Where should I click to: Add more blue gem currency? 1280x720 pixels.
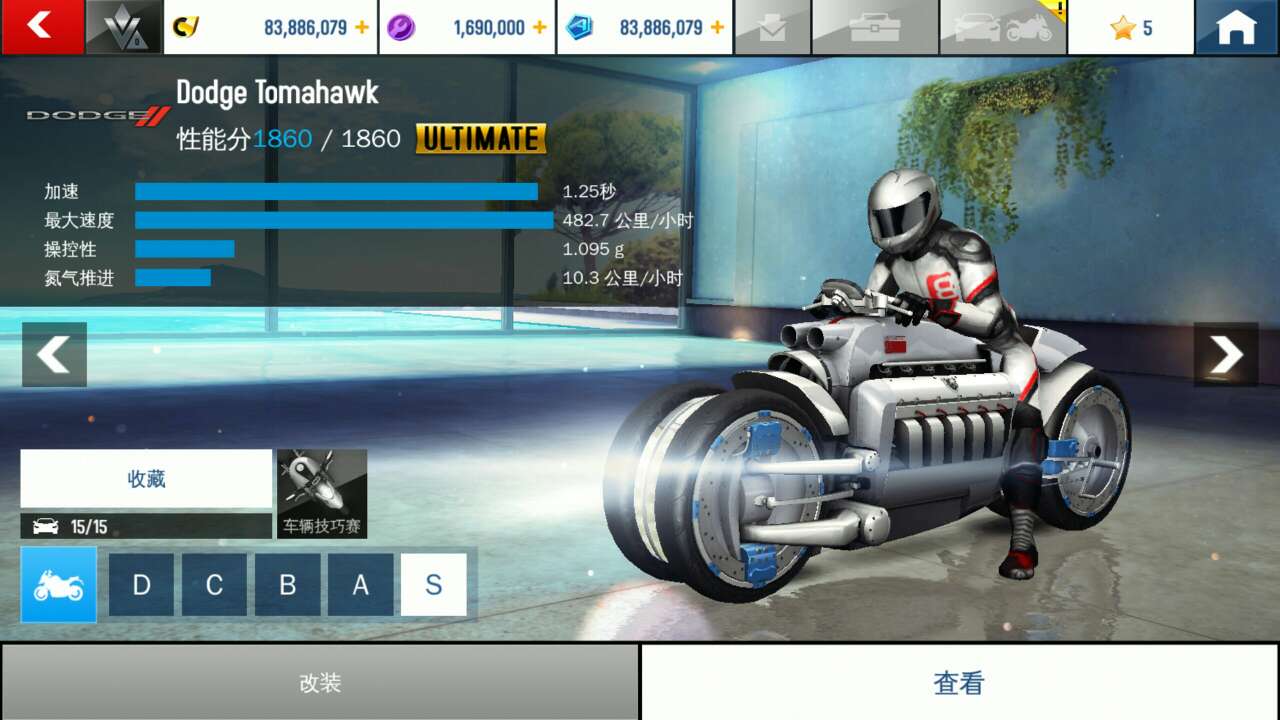[x=717, y=27]
